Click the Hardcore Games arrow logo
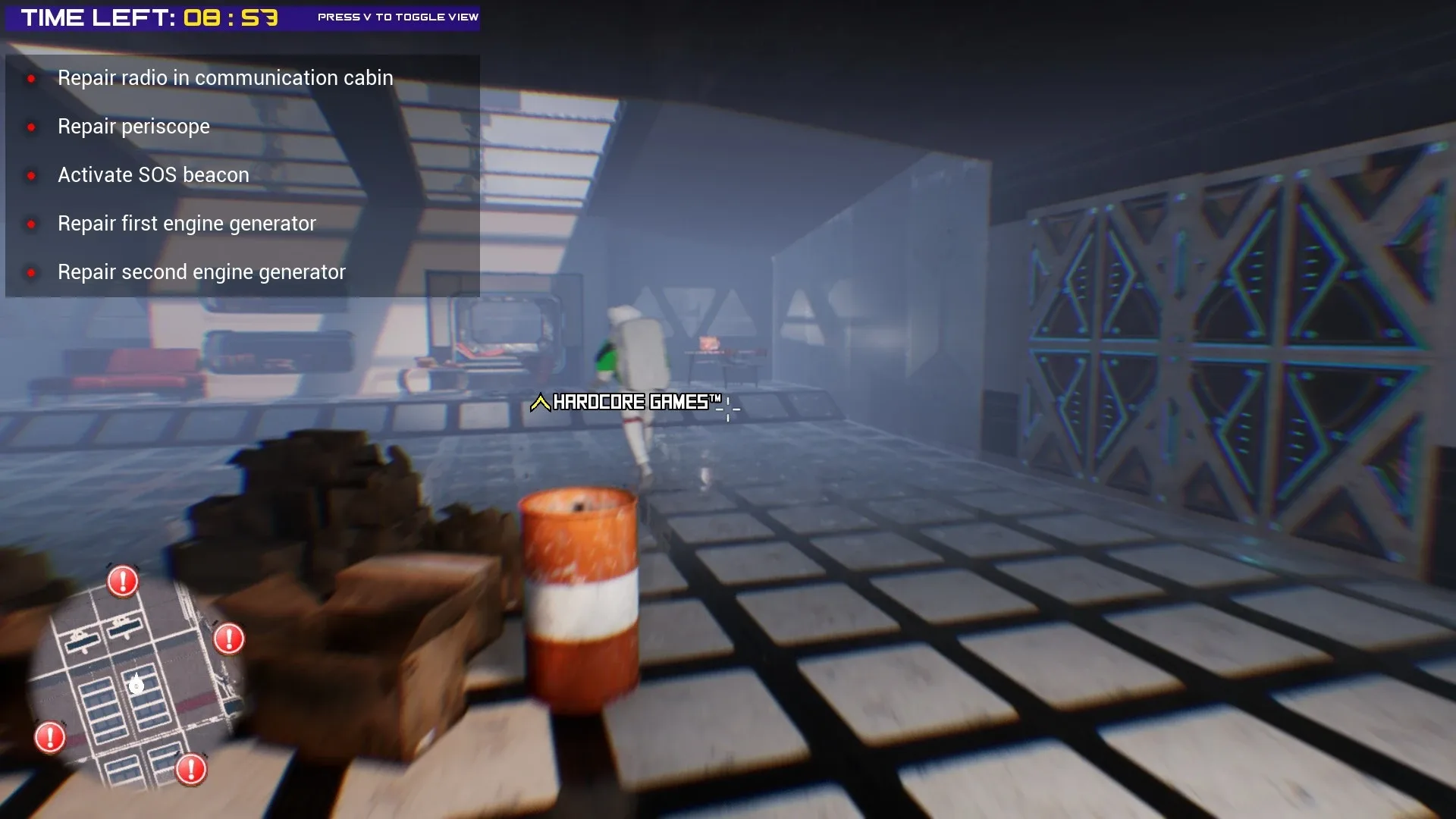This screenshot has height=819, width=1456. click(540, 403)
